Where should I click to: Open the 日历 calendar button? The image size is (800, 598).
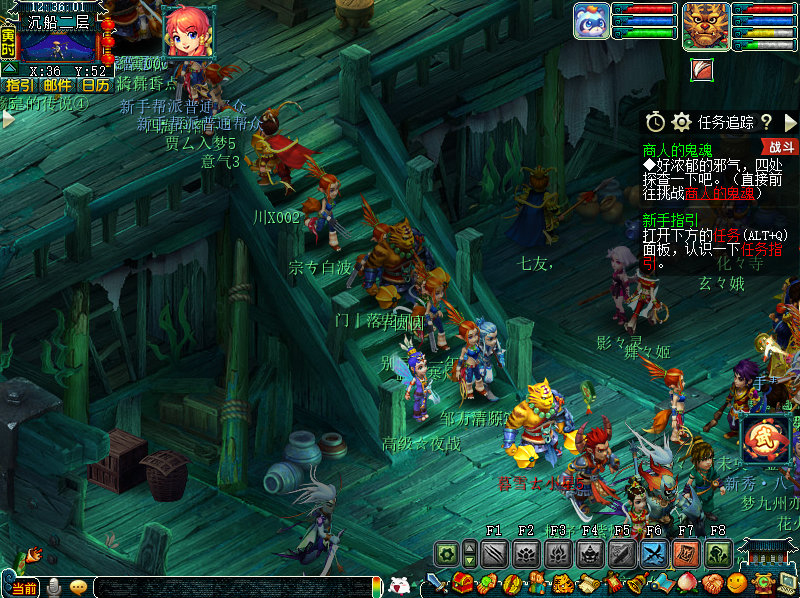point(96,86)
